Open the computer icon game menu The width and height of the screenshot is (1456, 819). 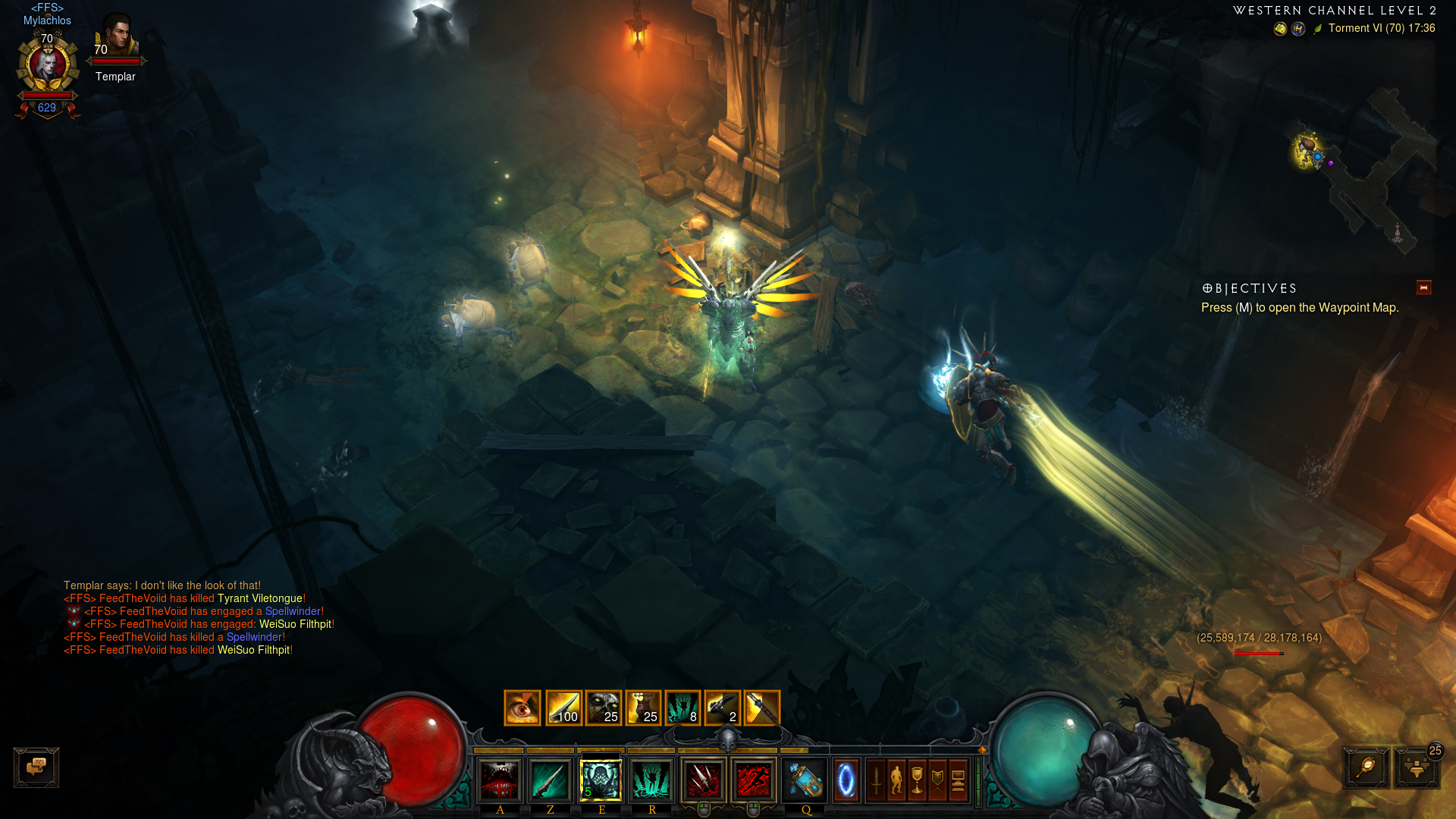(958, 780)
